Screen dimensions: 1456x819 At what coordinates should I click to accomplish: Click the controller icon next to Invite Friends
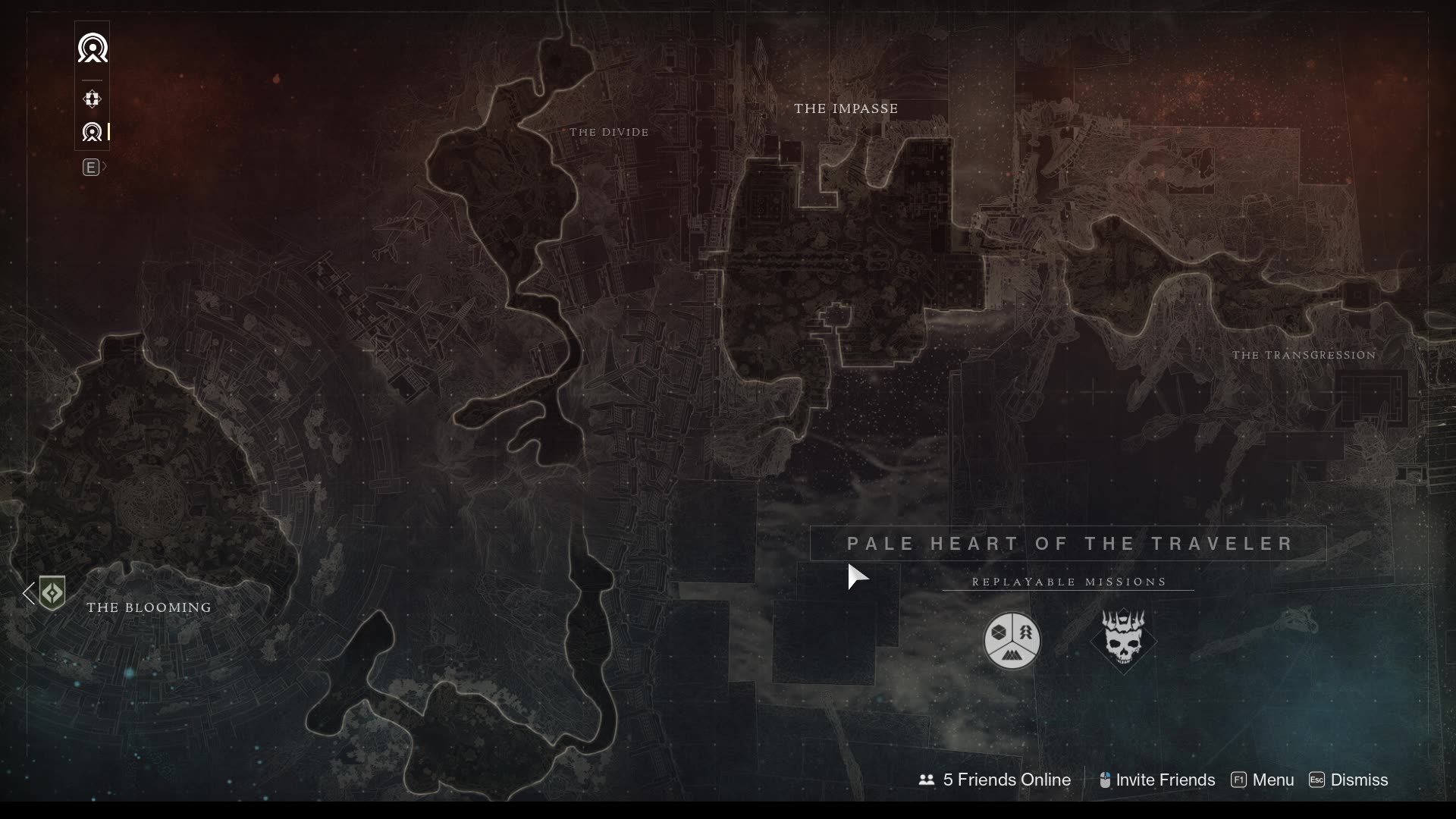pos(1105,780)
